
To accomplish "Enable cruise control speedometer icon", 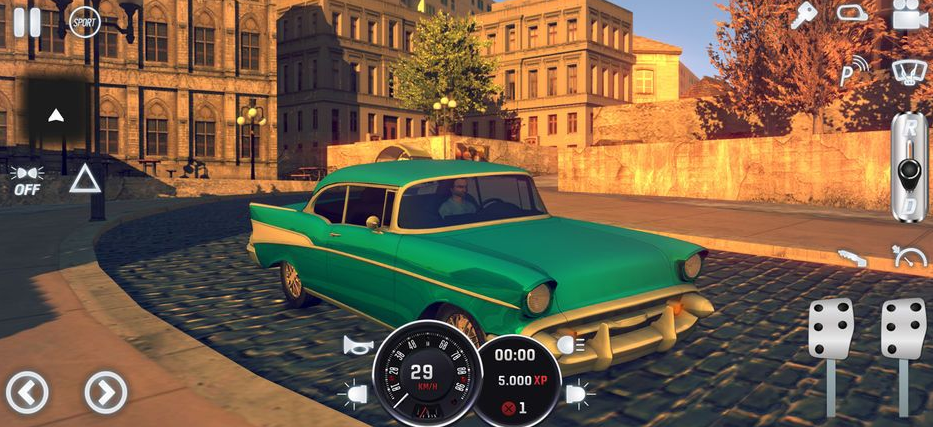I will 909,258.
